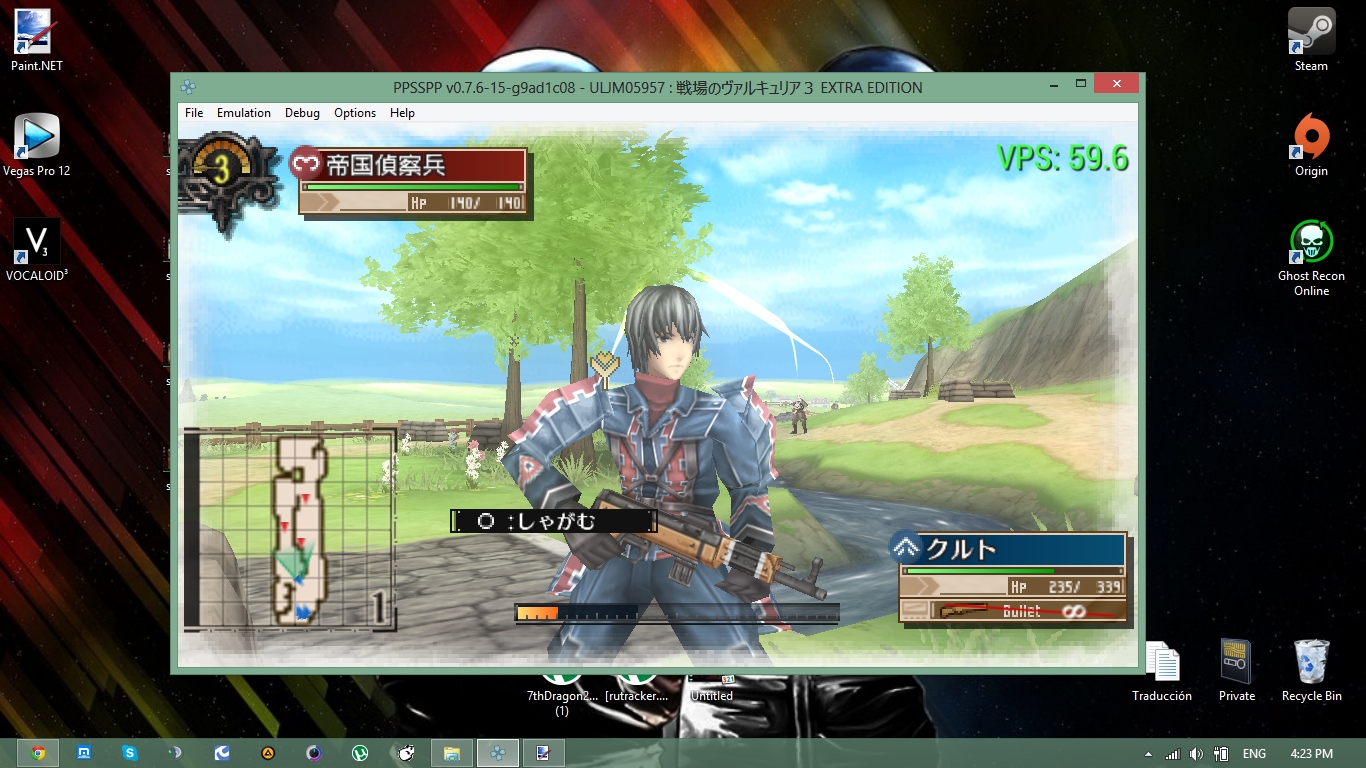1366x768 pixels.
Task: Click the battlefield minimap
Action: click(290, 531)
